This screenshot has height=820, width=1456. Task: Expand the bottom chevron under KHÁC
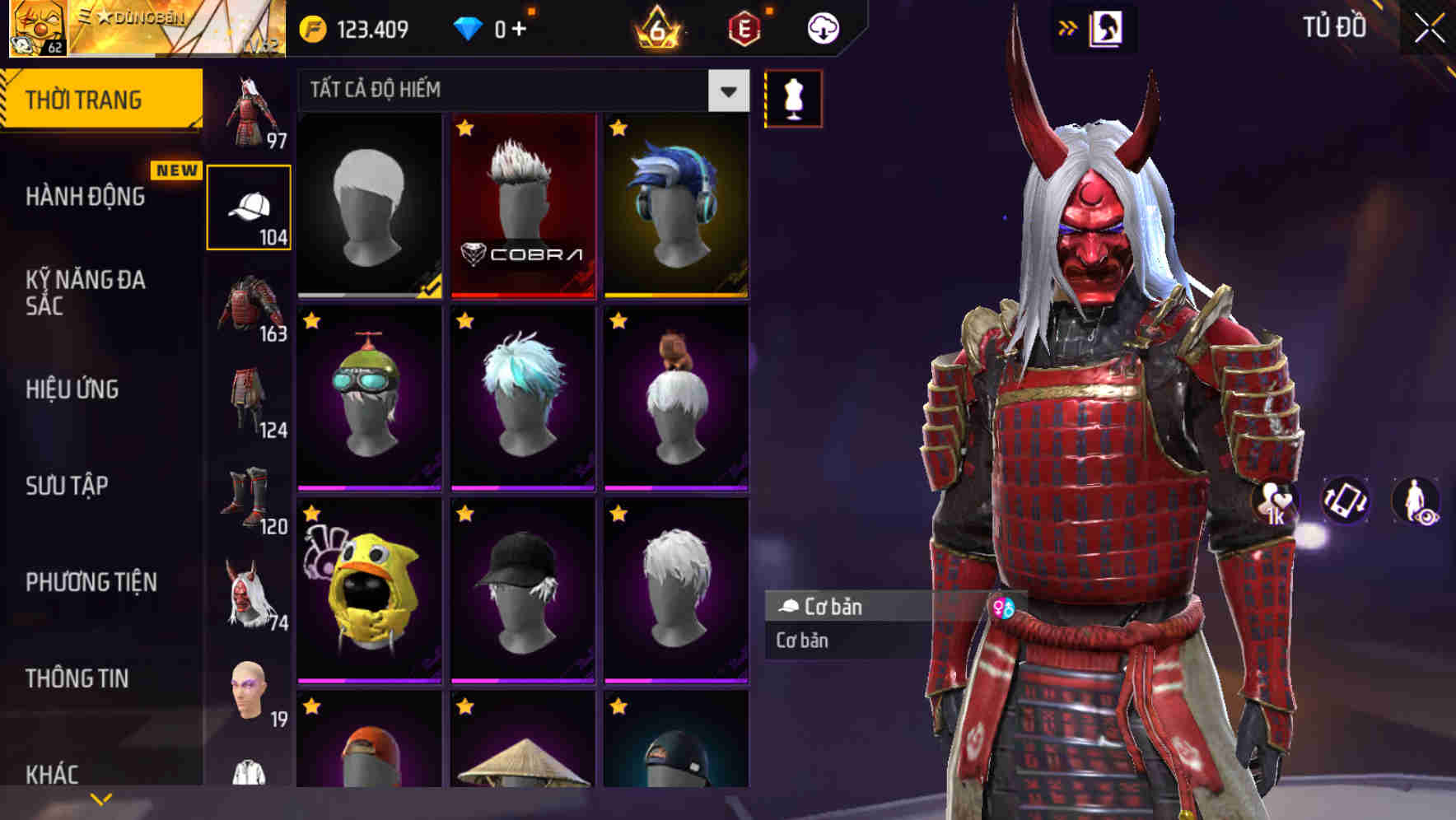100,797
